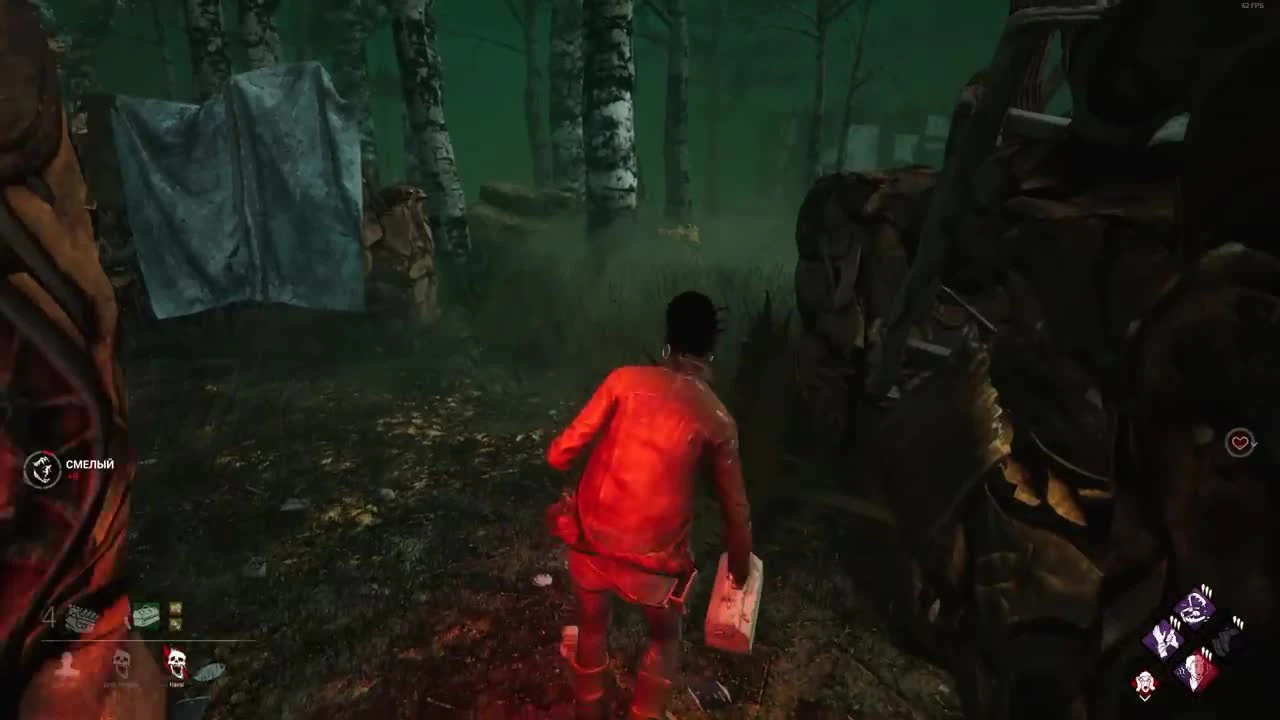
Task: Select the red and white survivor perk icon
Action: (1196, 671)
